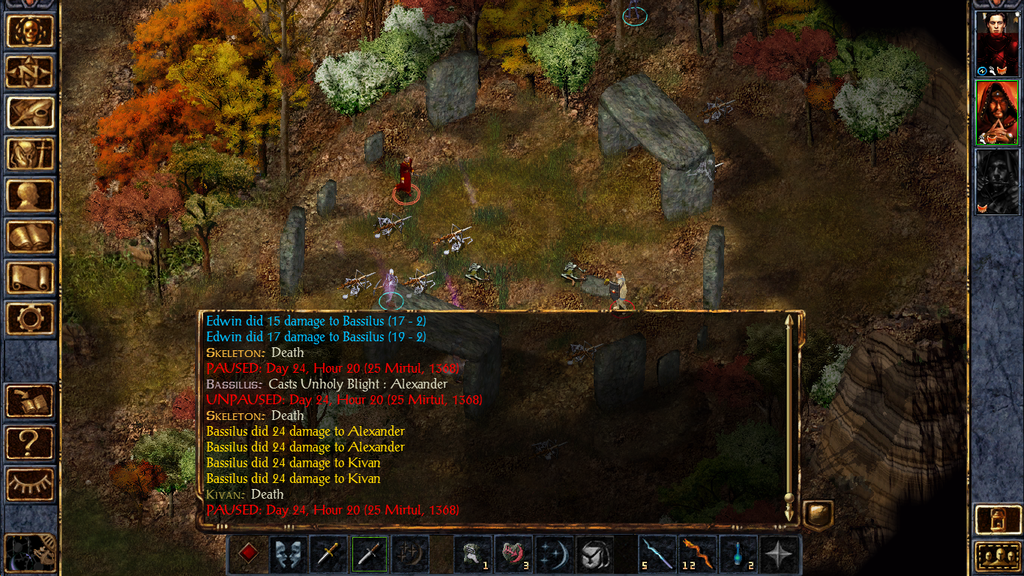The width and height of the screenshot is (1024, 576).
Task: Open the mage spellbook
Action: click(30, 236)
